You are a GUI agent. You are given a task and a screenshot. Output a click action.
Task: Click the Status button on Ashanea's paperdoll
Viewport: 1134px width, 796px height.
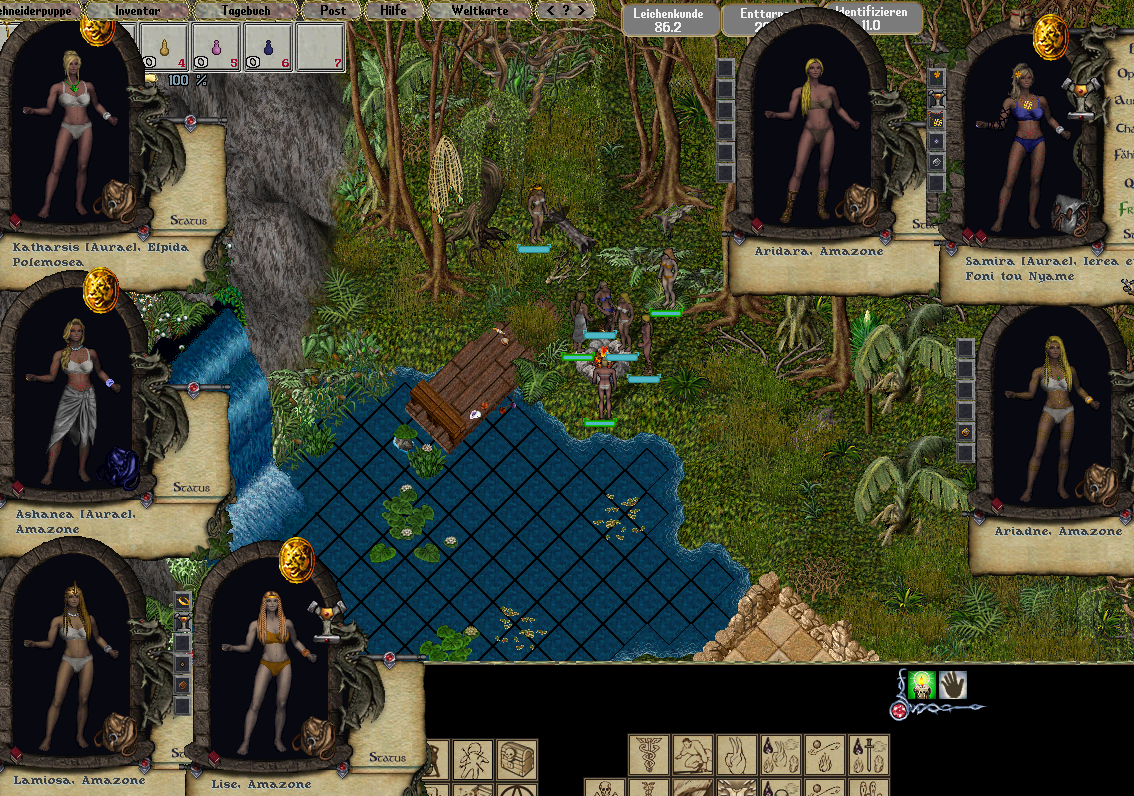191,488
